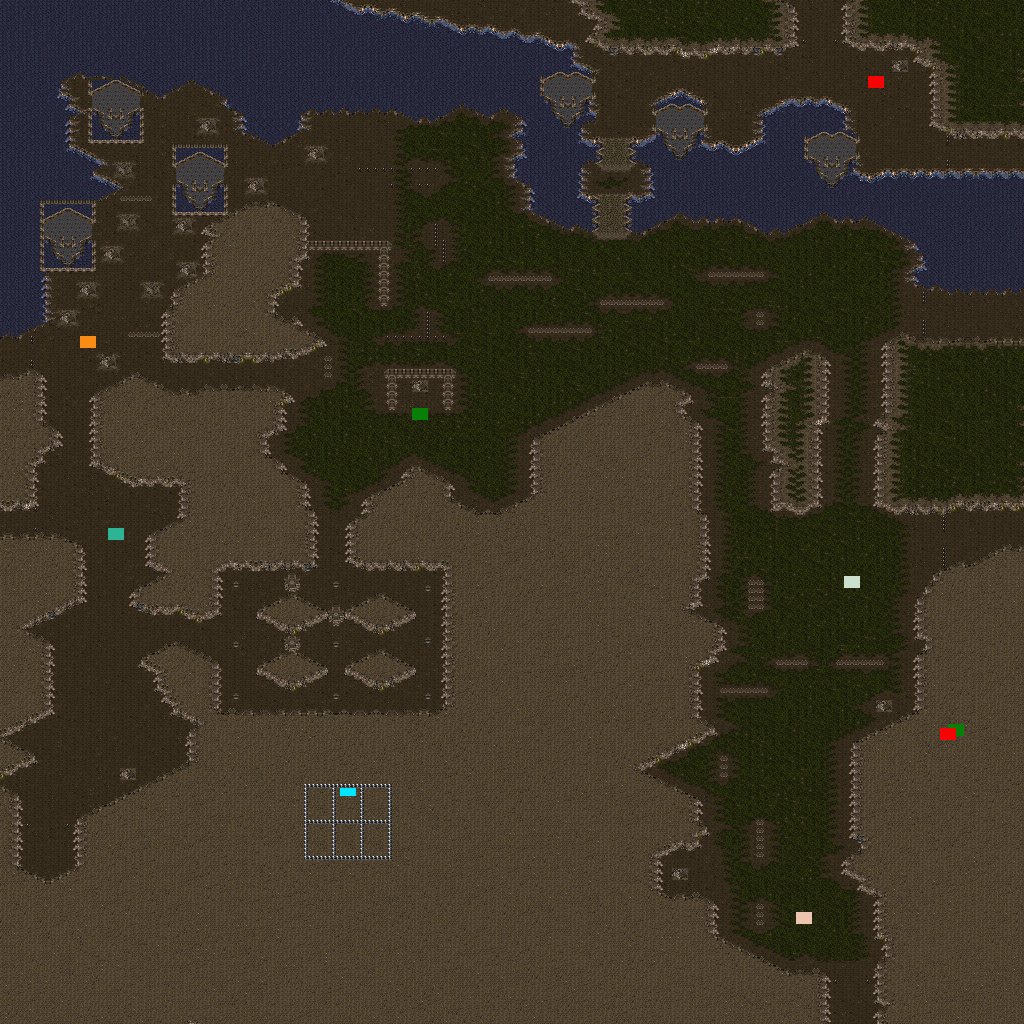Select the orange unit marker on the map
1024x1024 pixels.
point(88,342)
